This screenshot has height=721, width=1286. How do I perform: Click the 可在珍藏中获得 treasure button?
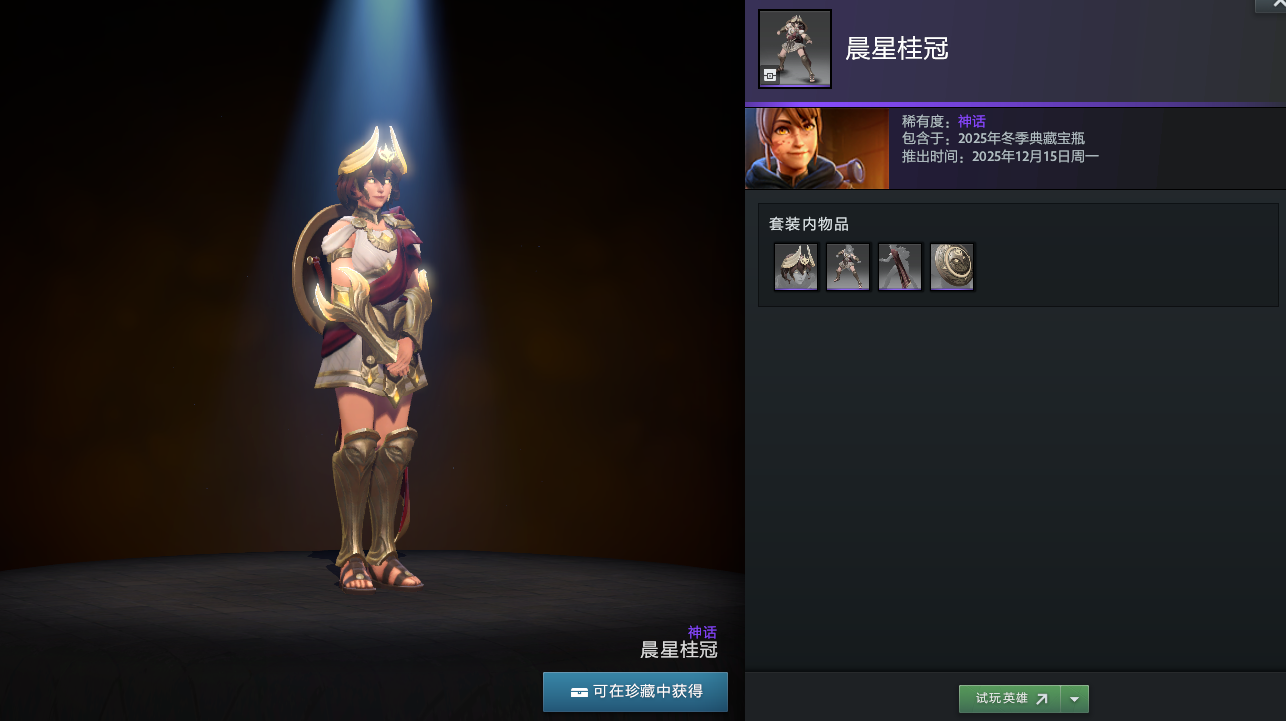click(x=635, y=692)
